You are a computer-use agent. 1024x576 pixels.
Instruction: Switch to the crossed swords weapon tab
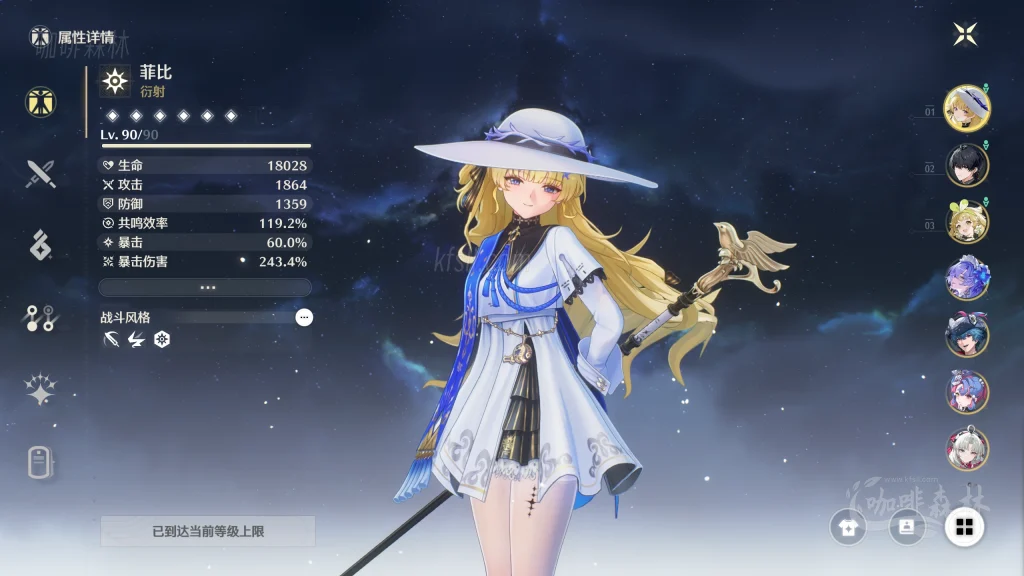click(41, 174)
